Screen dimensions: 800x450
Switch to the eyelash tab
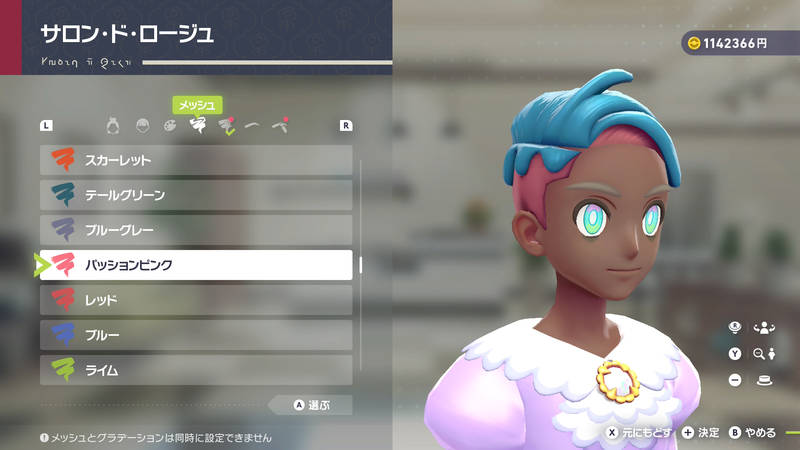coord(282,126)
